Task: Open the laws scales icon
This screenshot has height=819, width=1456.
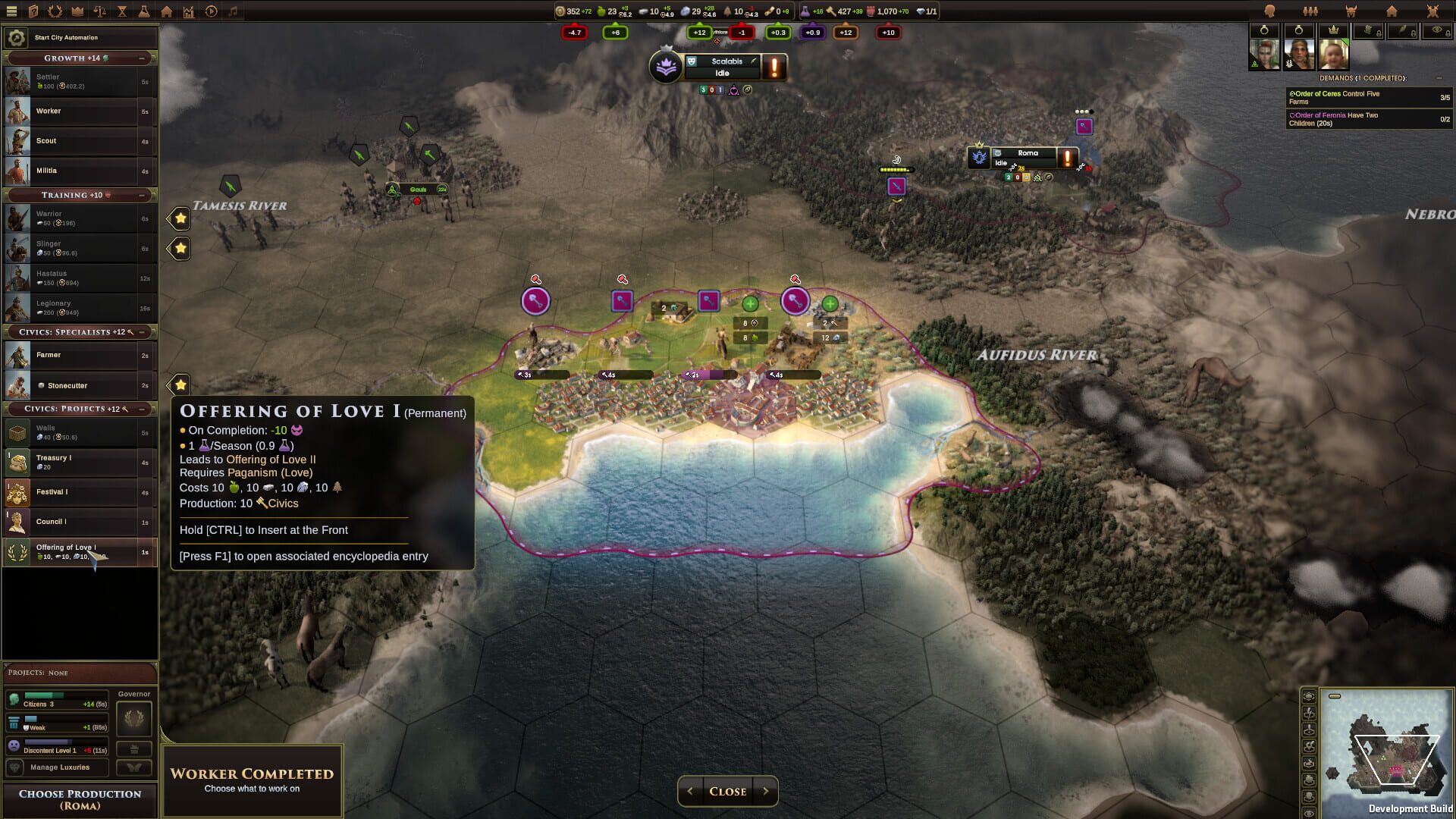Action: point(99,11)
